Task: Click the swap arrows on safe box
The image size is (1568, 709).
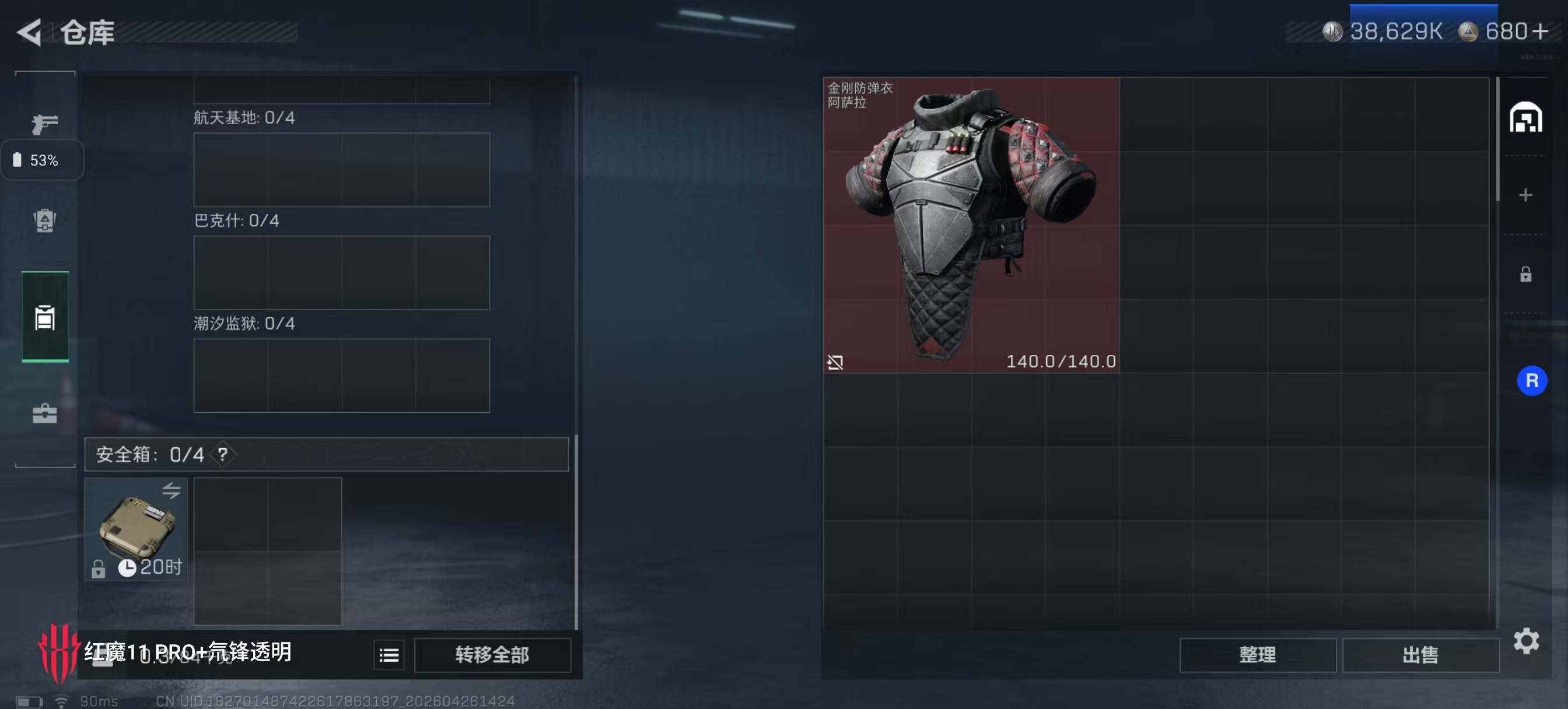Action: pos(171,490)
